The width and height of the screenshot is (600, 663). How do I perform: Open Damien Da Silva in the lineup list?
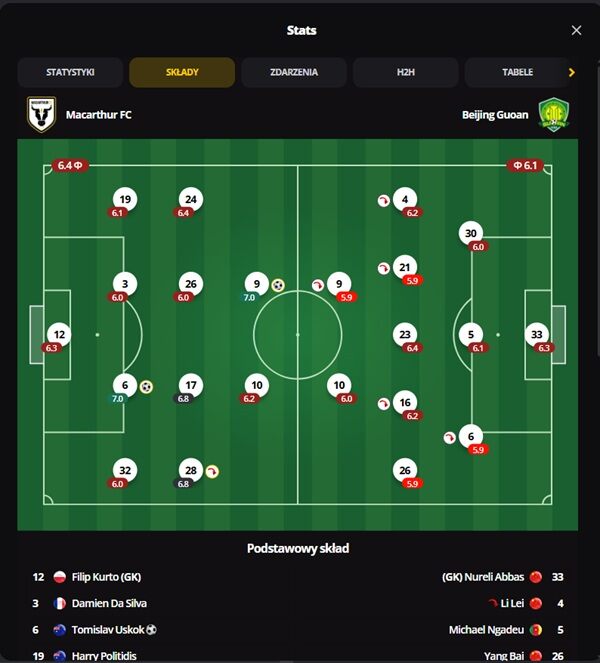coord(108,603)
